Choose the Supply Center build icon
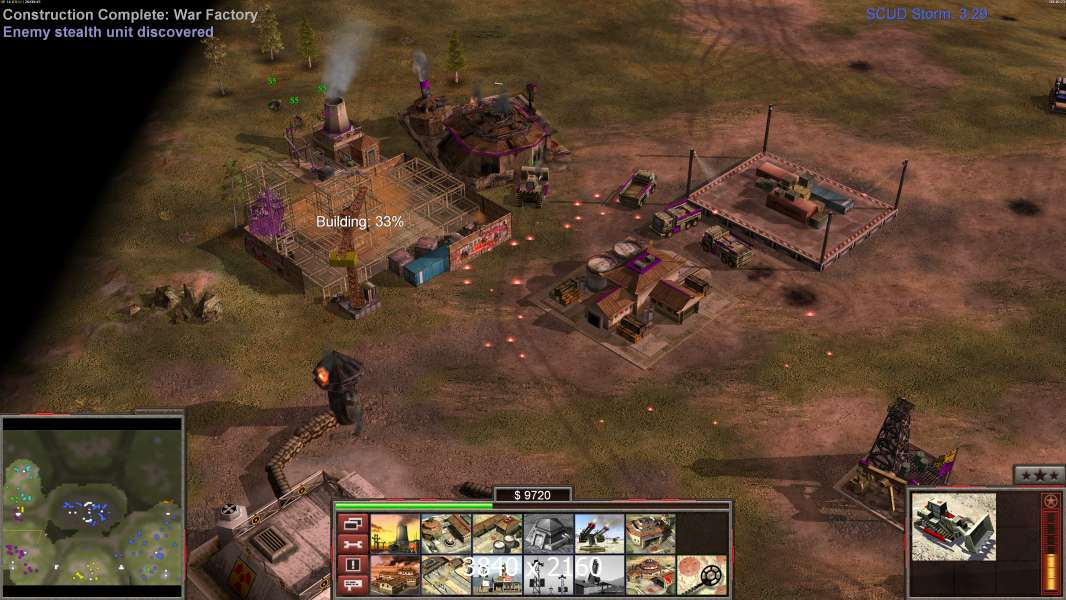Image resolution: width=1066 pixels, height=600 pixels. click(x=497, y=533)
